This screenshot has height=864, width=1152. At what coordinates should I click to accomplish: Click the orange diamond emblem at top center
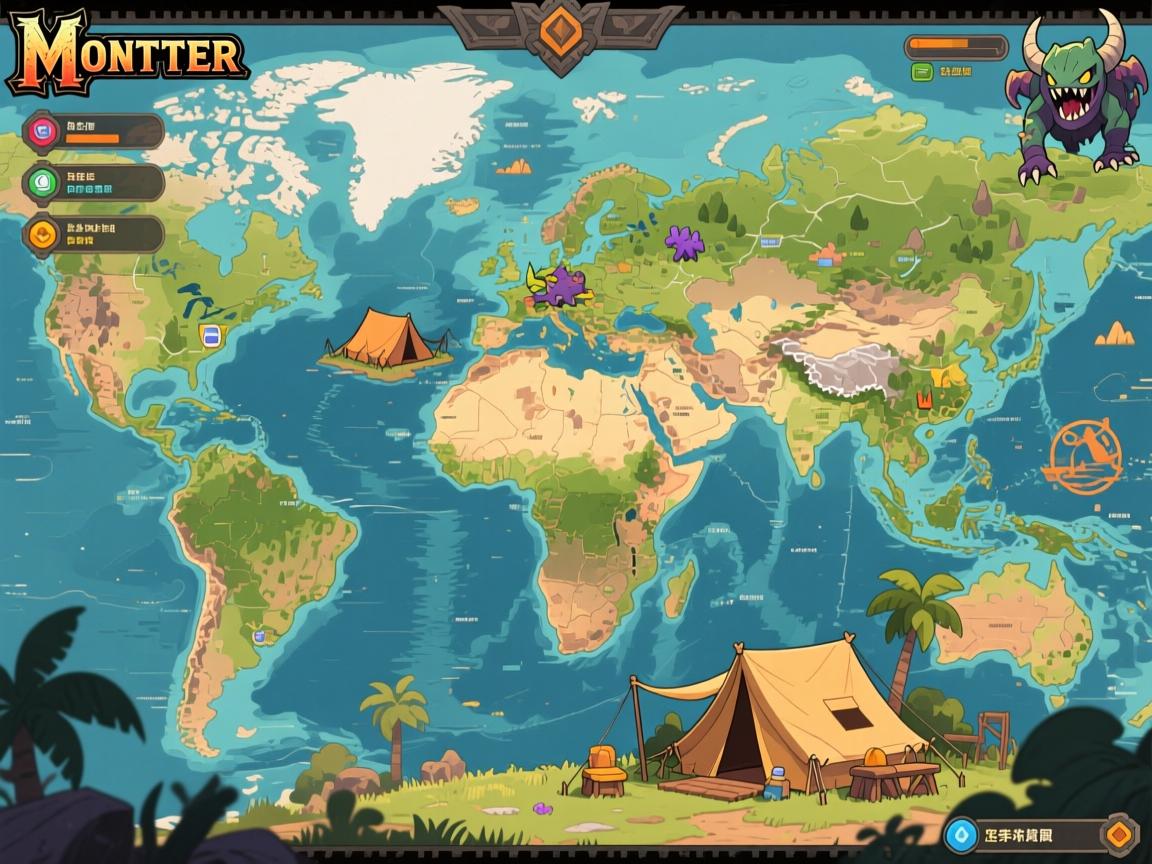click(560, 30)
